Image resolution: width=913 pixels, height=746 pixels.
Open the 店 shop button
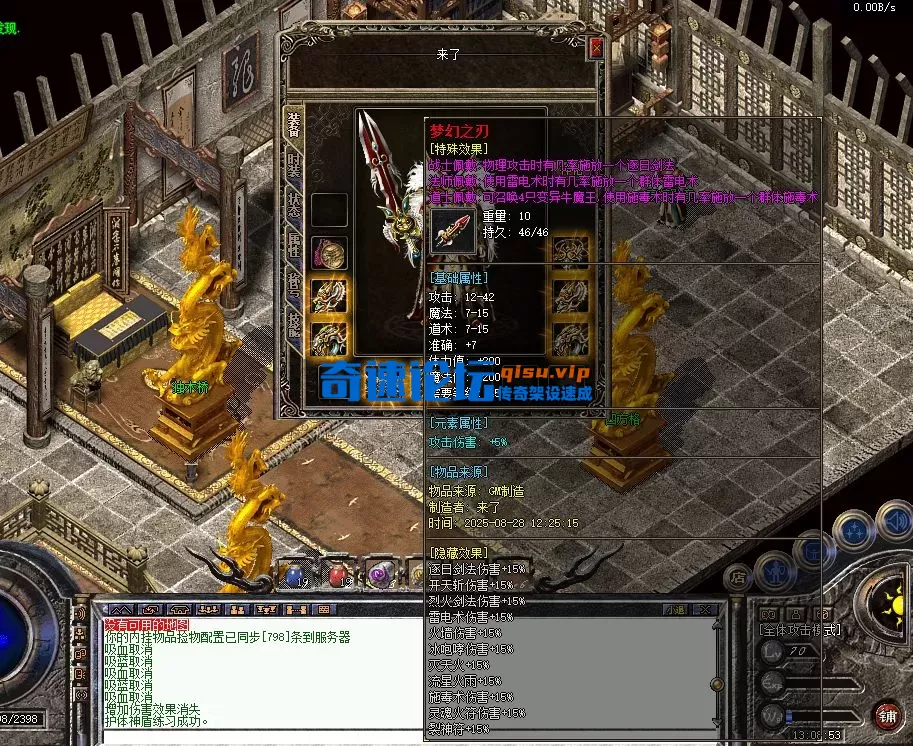coord(738,577)
